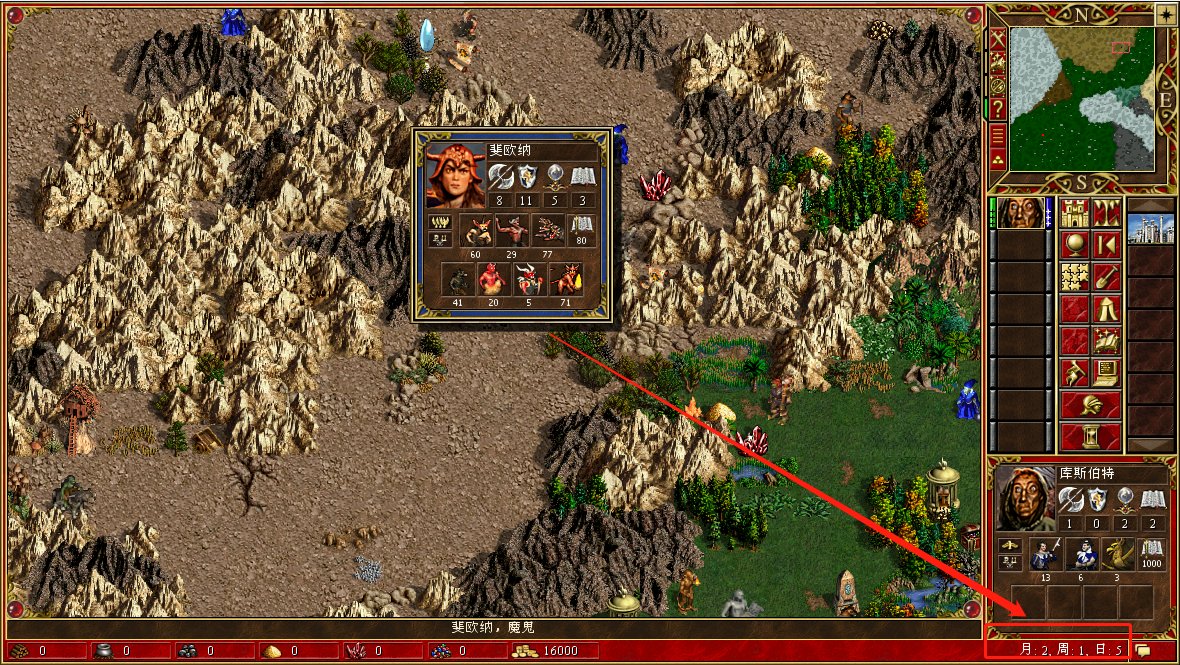Select the next hero helmet button
1180x665 pixels.
coord(1090,405)
